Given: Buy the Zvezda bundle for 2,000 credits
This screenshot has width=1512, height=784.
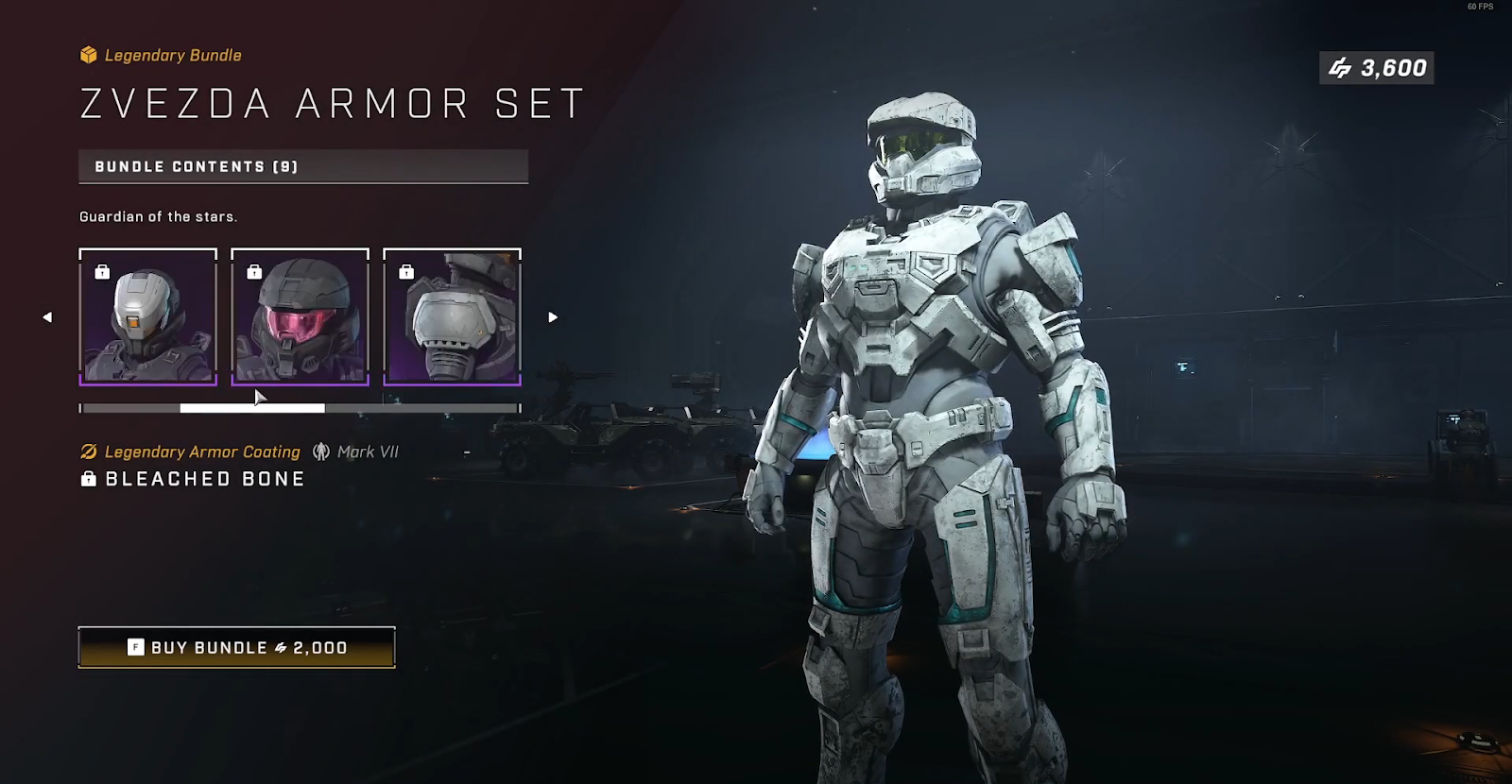Looking at the screenshot, I should point(236,647).
